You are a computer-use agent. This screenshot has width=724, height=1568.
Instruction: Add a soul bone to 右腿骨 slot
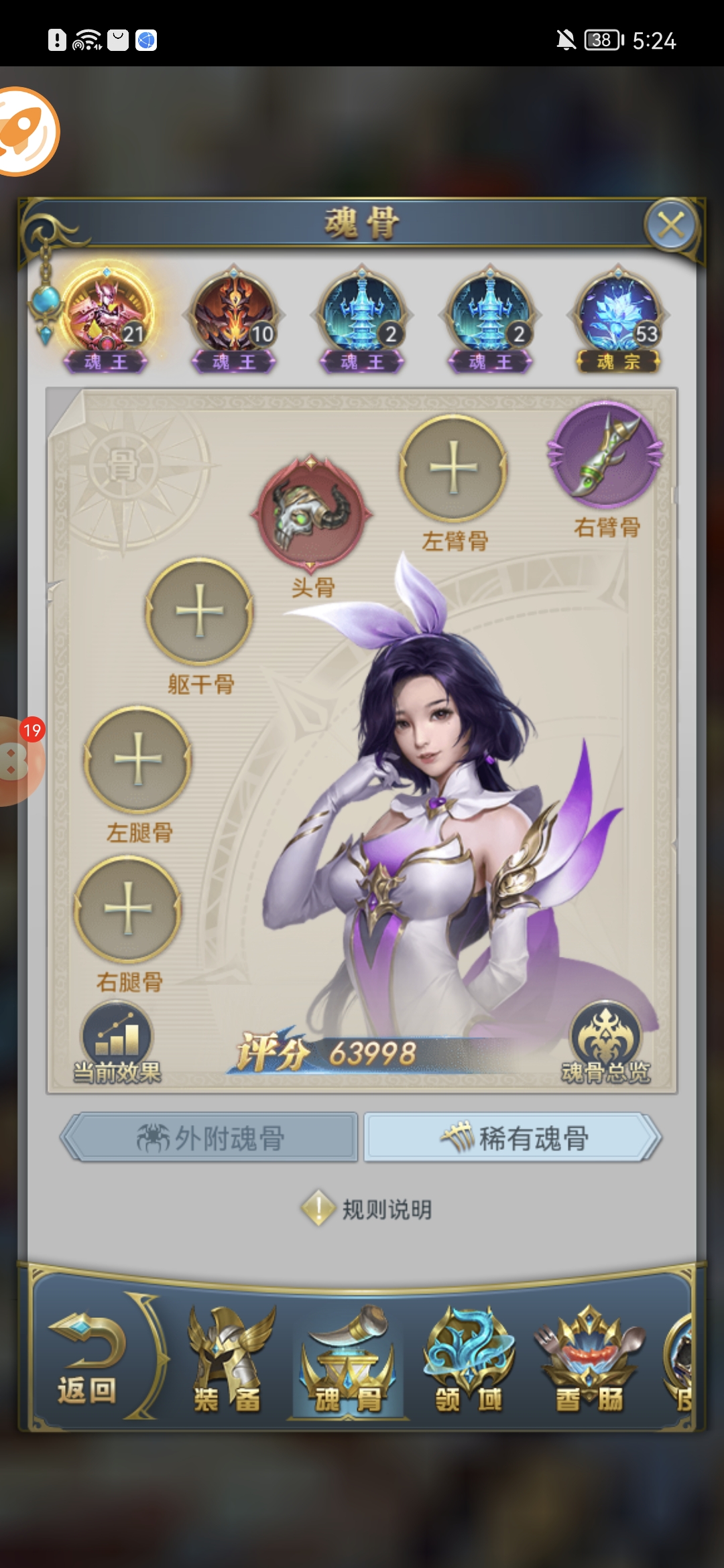(x=128, y=909)
